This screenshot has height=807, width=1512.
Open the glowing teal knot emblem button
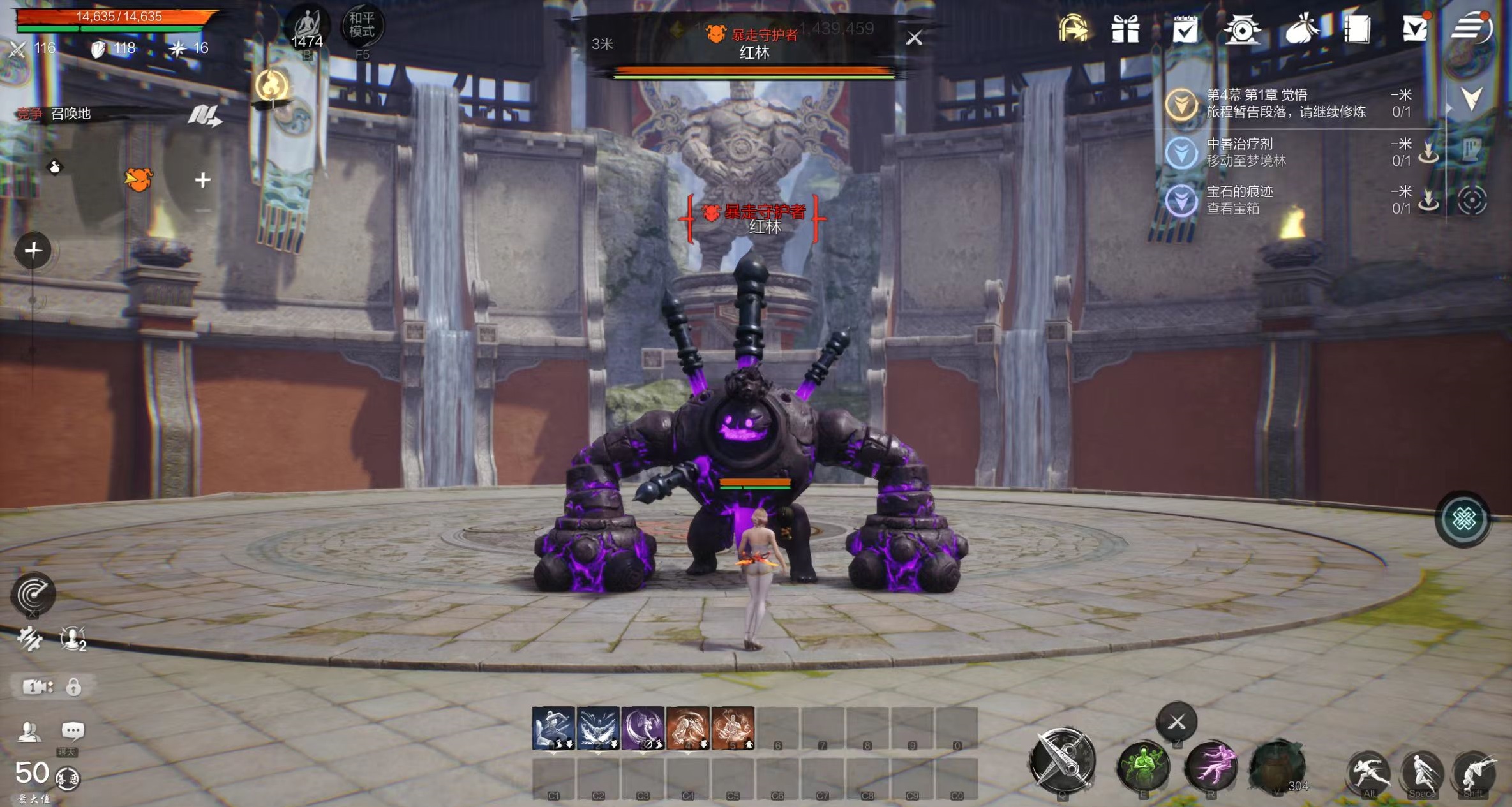coord(1463,519)
